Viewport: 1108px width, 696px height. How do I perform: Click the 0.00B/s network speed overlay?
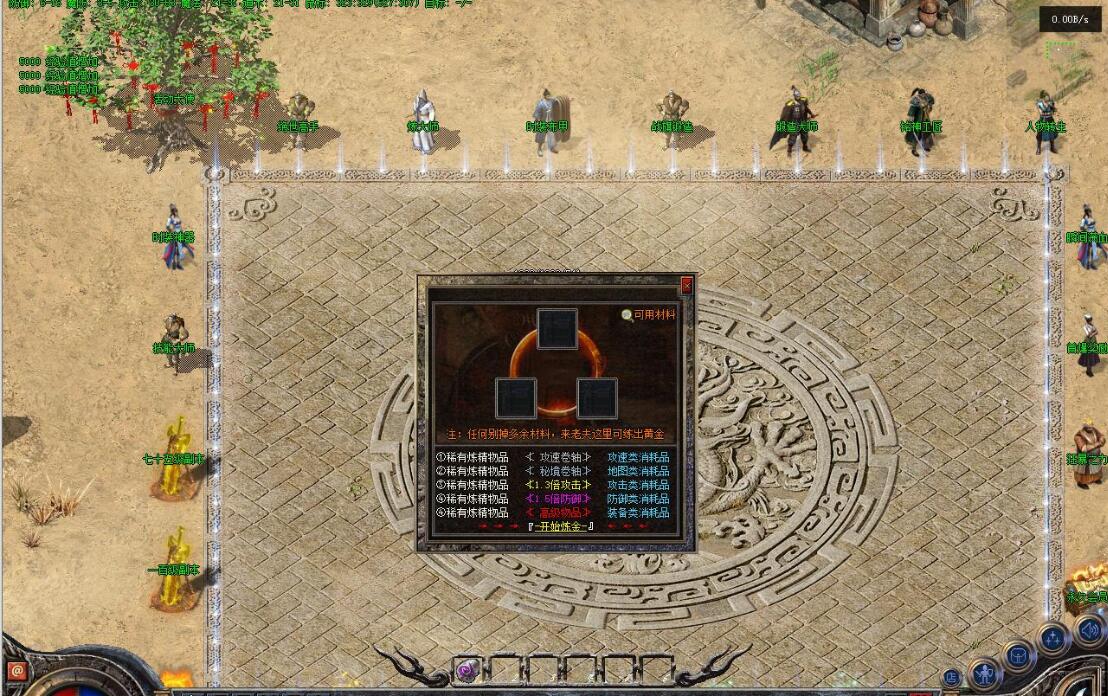pyautogui.click(x=1071, y=19)
